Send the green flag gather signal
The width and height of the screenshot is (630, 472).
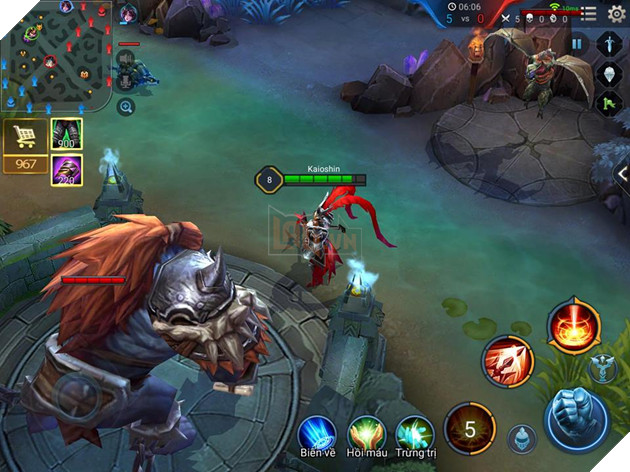point(609,103)
